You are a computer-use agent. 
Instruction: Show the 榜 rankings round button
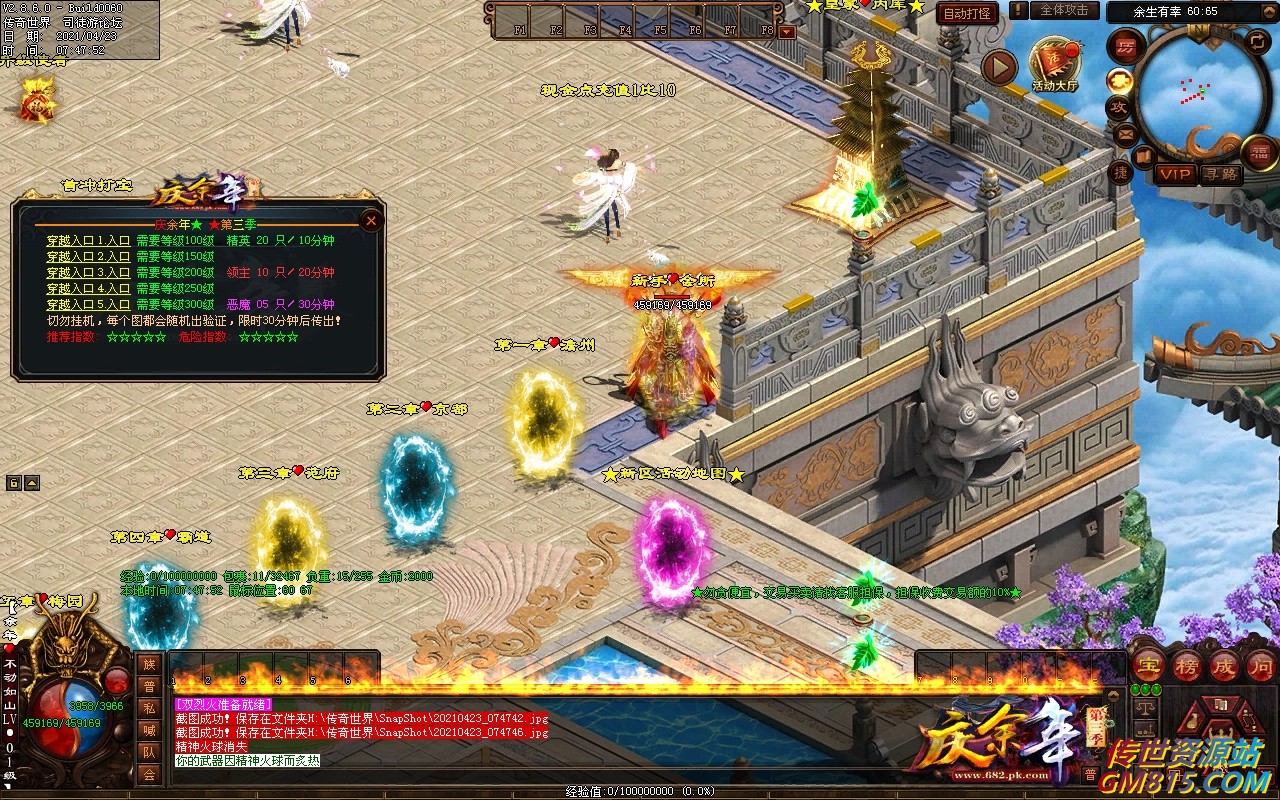(x=1186, y=665)
